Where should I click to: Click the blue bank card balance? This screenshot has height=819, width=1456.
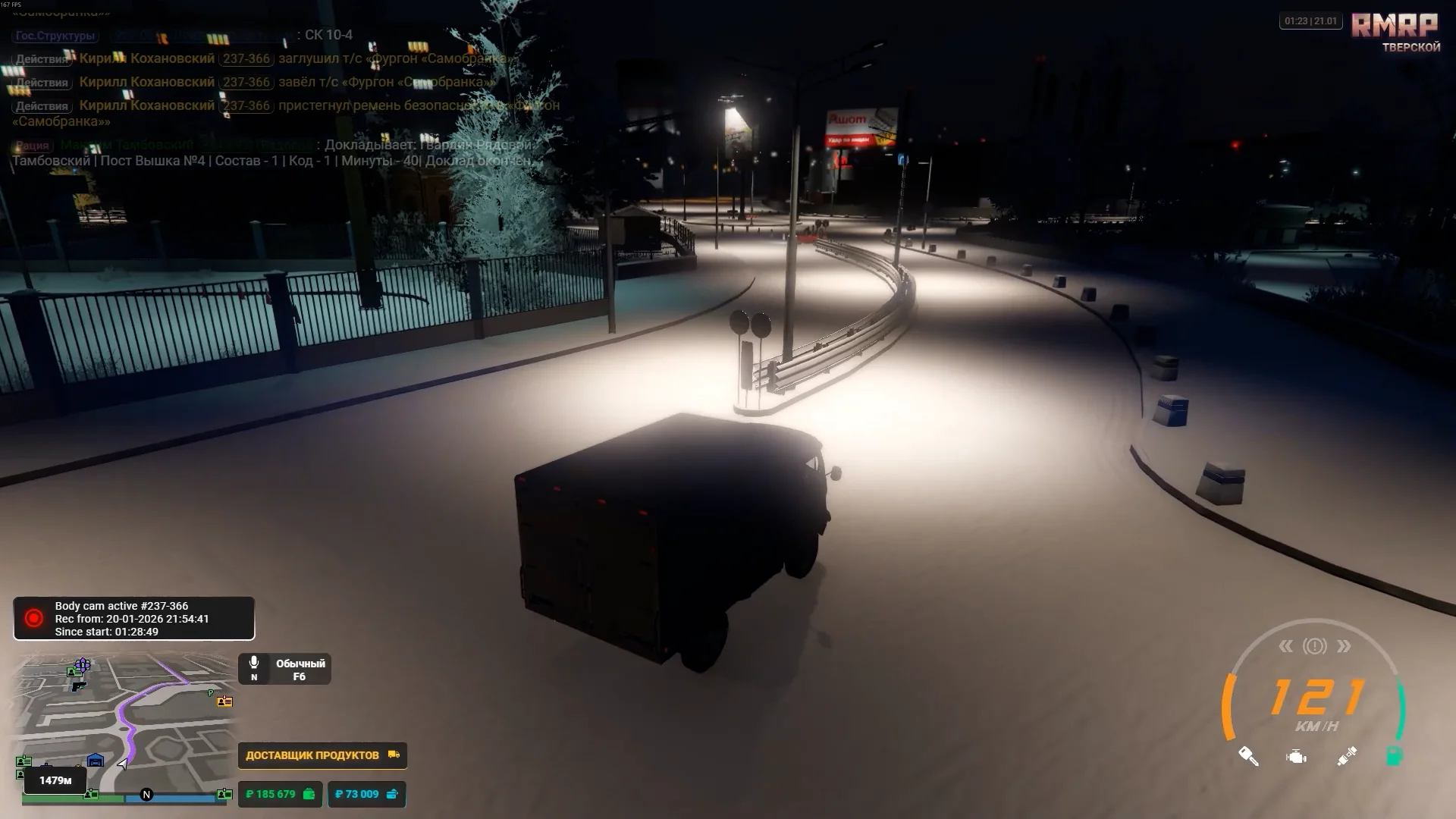[366, 794]
